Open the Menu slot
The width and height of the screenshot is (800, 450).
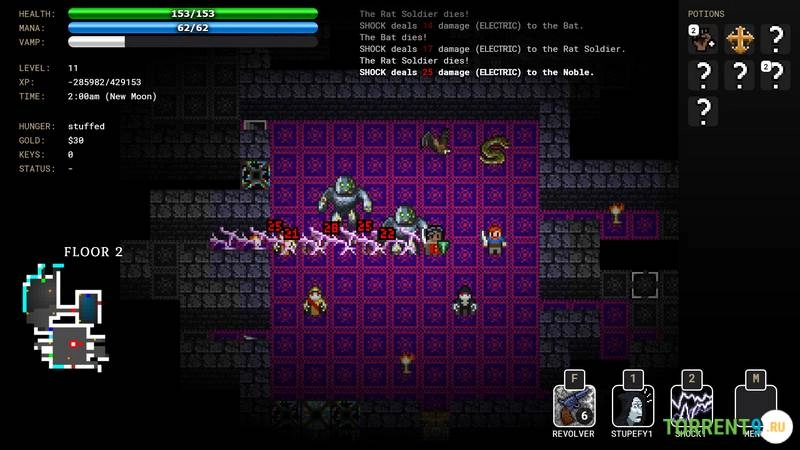755,406
